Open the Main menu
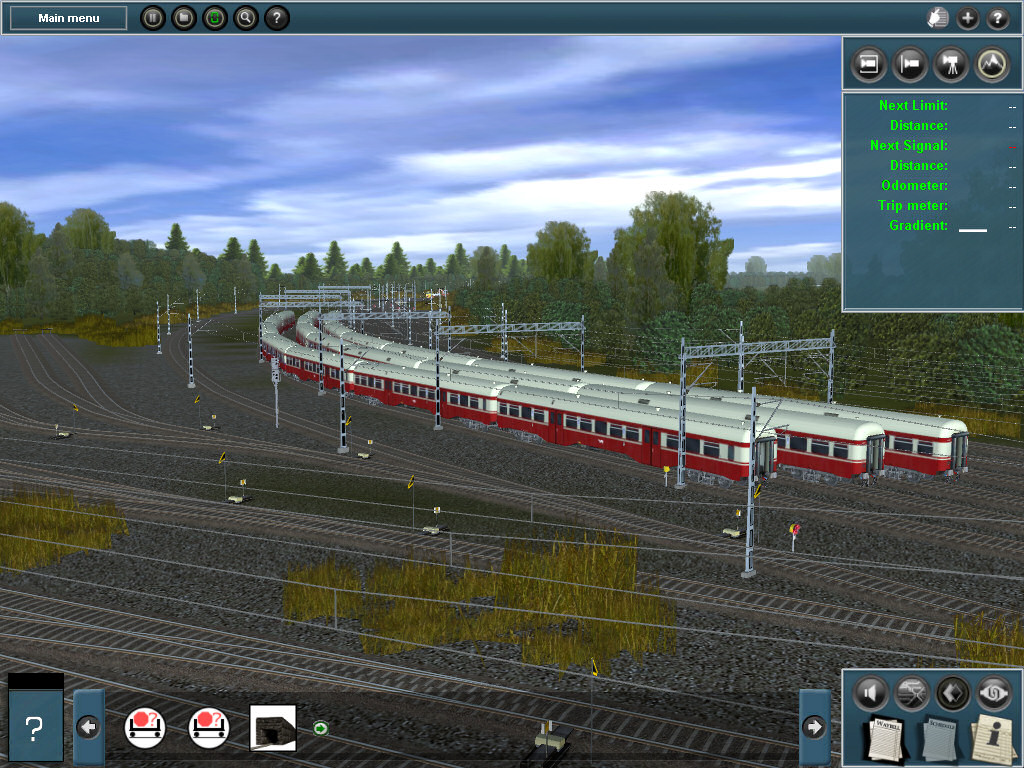Image resolution: width=1024 pixels, height=768 pixels. [68, 18]
